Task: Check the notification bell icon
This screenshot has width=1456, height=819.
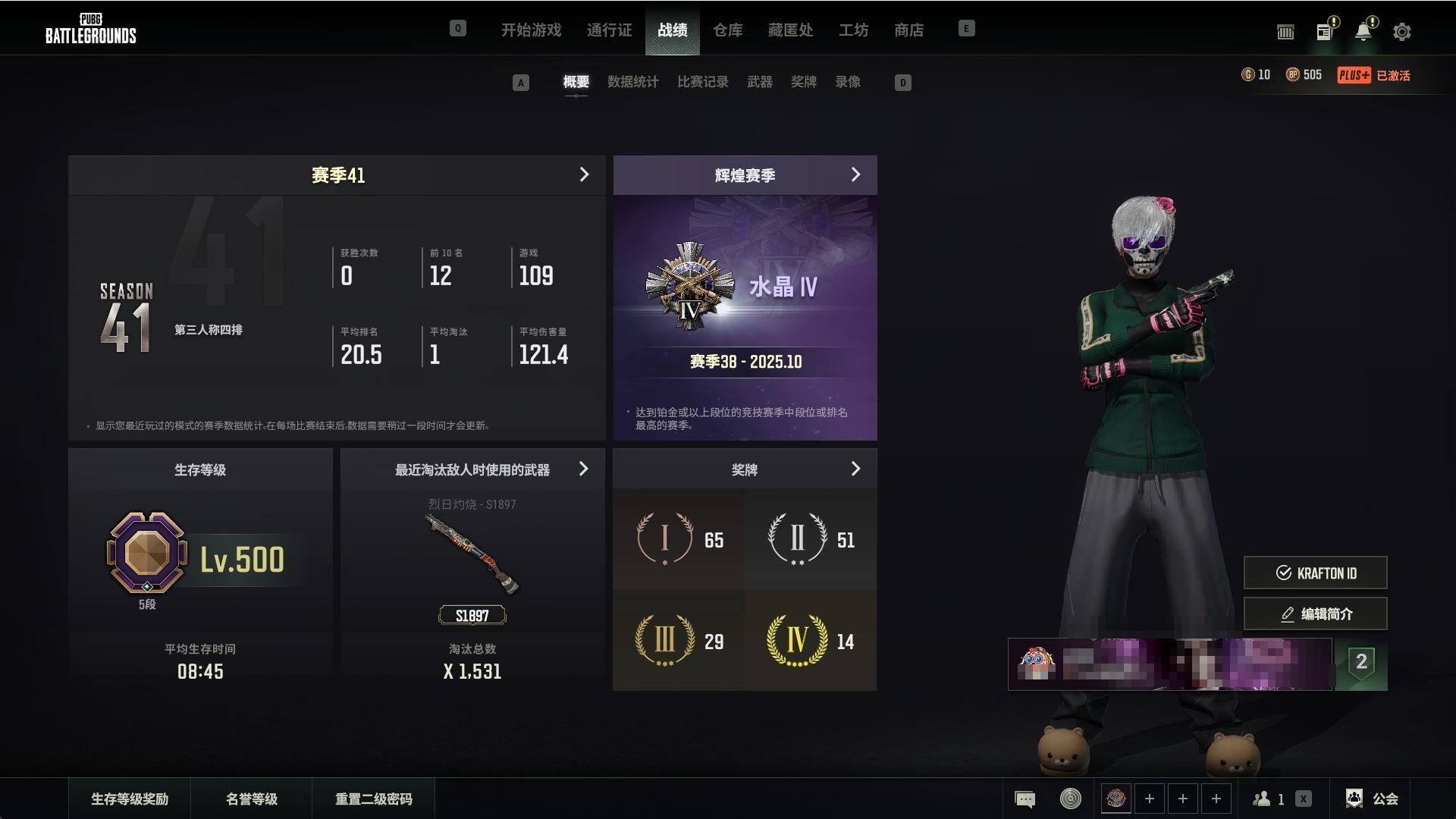Action: (1363, 32)
